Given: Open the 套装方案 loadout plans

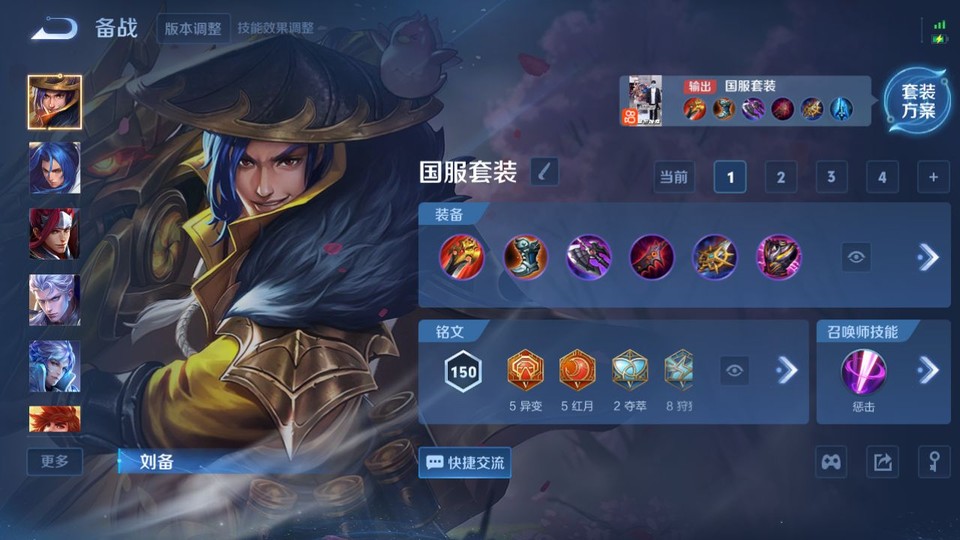Looking at the screenshot, I should point(916,101).
